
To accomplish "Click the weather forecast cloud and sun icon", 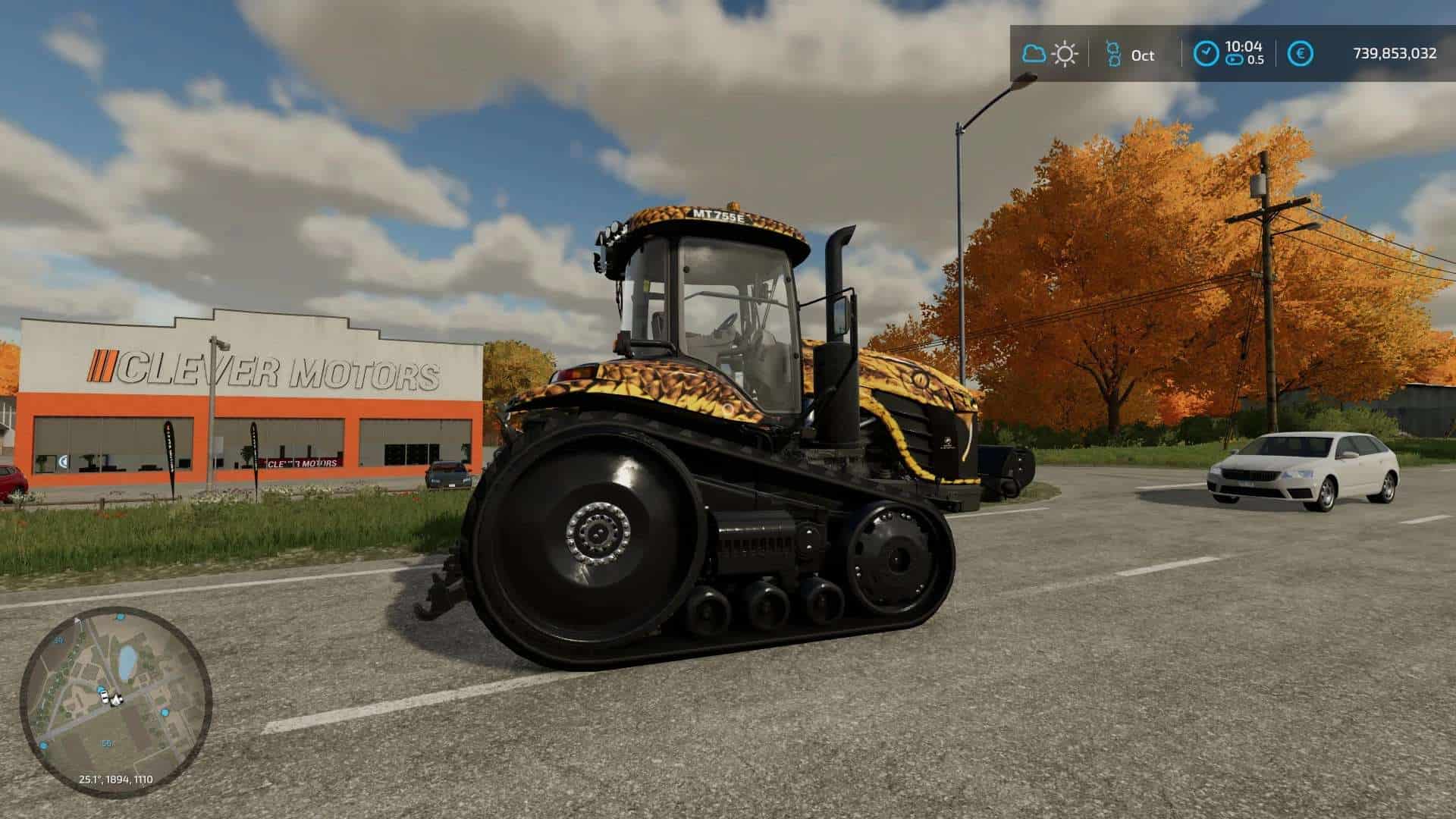I will click(x=1050, y=54).
